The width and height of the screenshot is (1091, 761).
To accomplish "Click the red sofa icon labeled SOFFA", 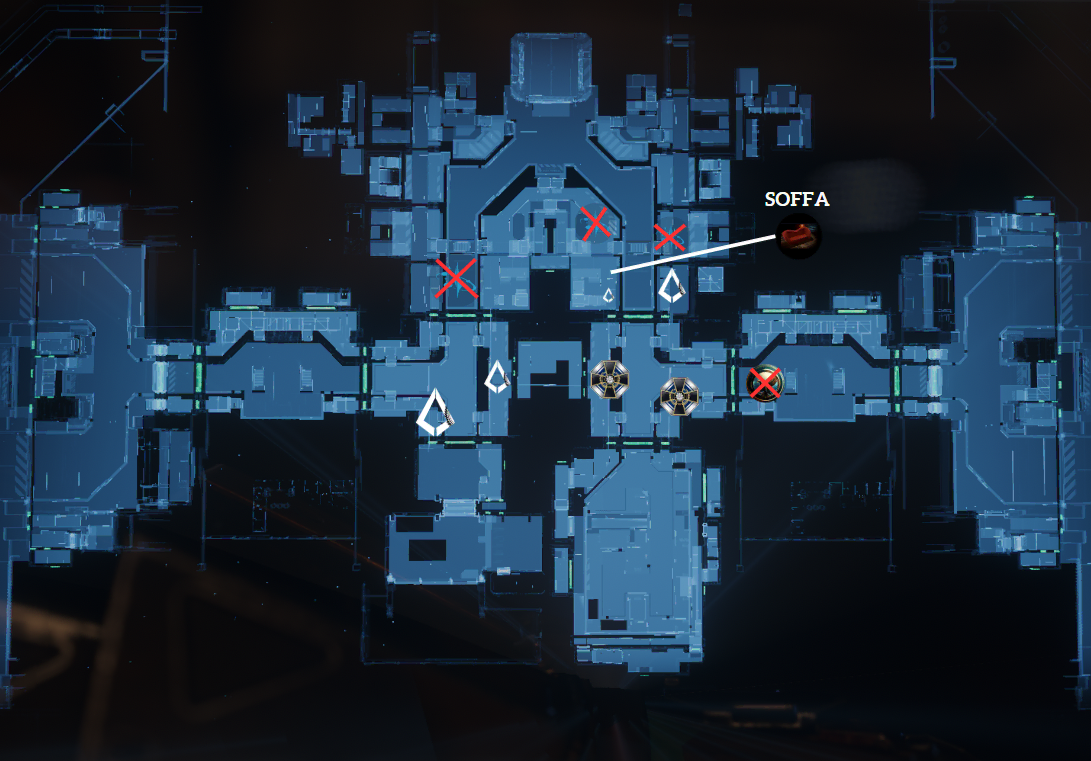I will click(x=799, y=236).
